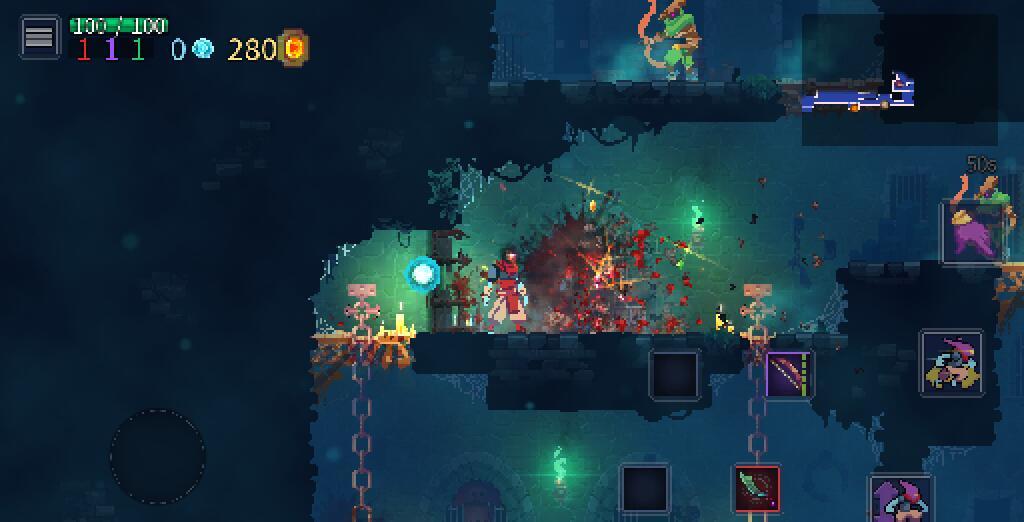Viewport: 1024px width, 522px height.
Task: Open the hamburger pause menu
Action: [x=39, y=37]
